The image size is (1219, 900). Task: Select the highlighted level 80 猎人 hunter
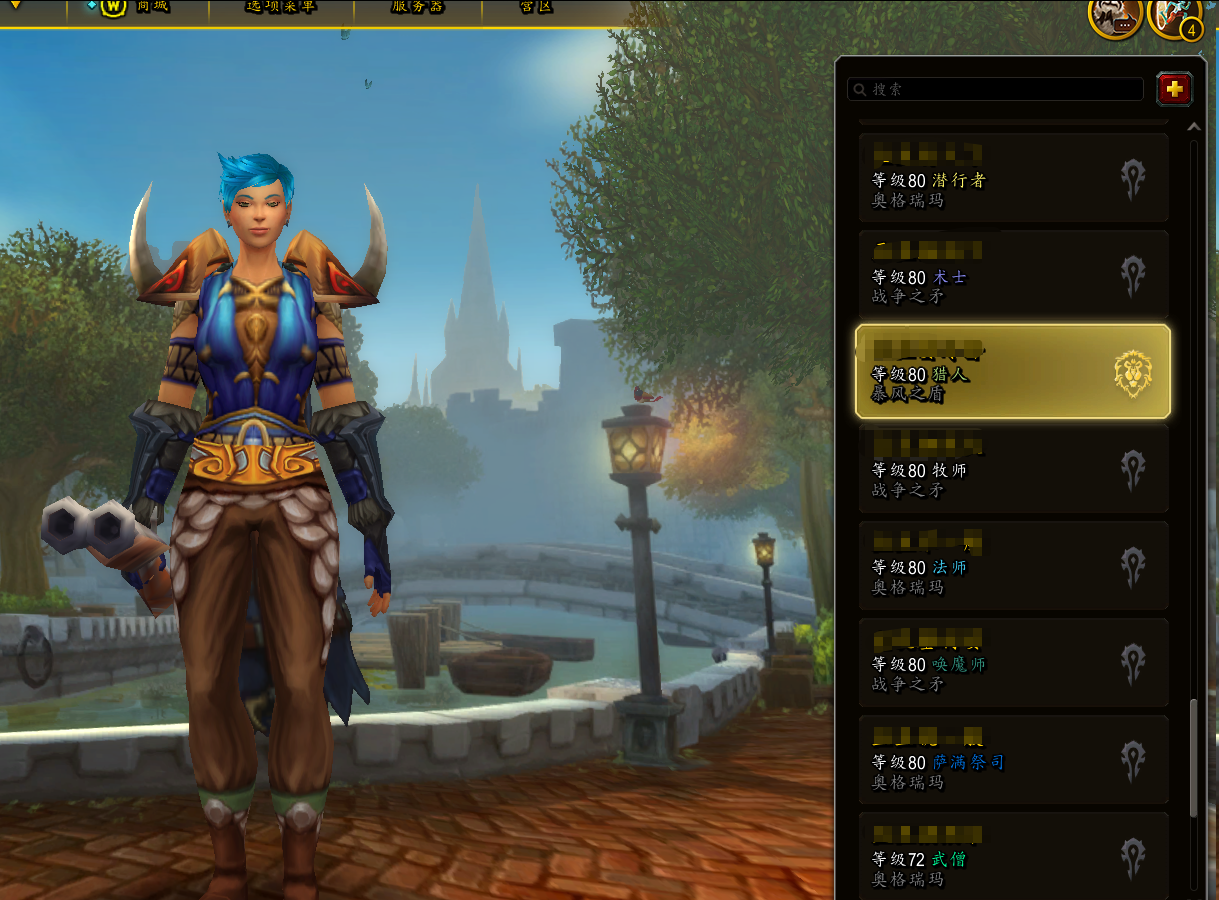1013,372
